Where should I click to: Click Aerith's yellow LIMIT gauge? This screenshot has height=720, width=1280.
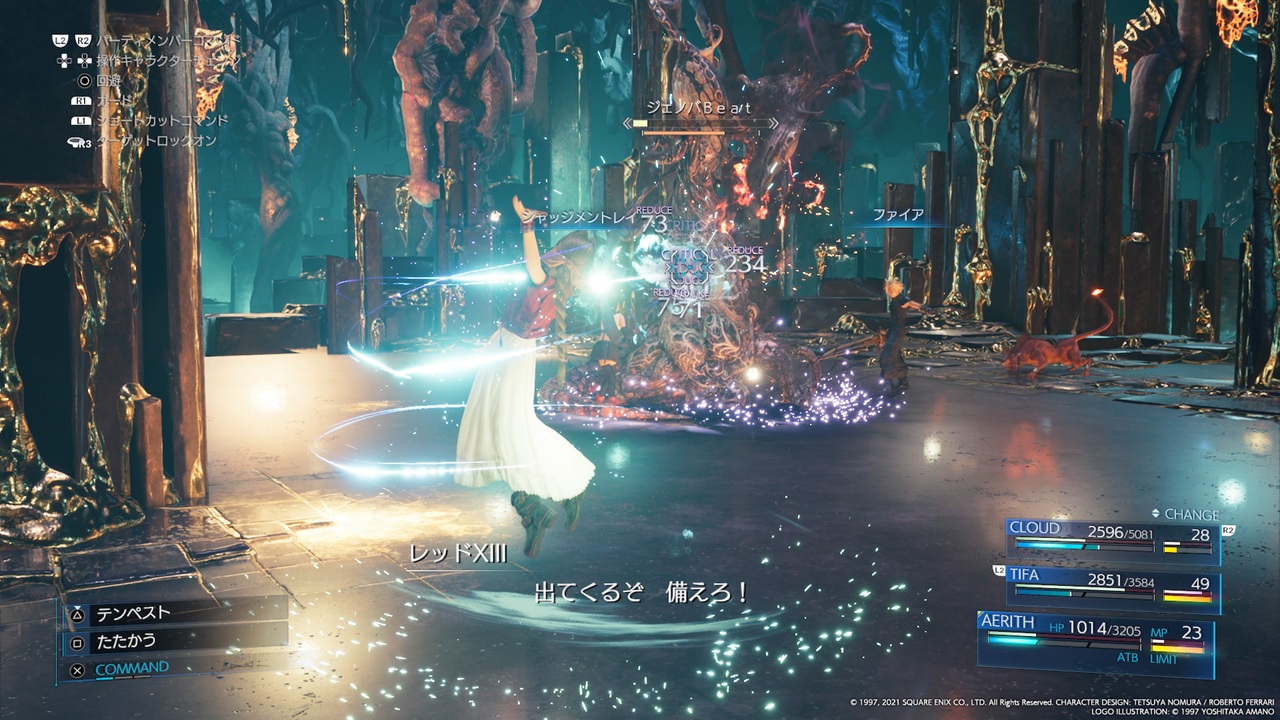point(1177,649)
